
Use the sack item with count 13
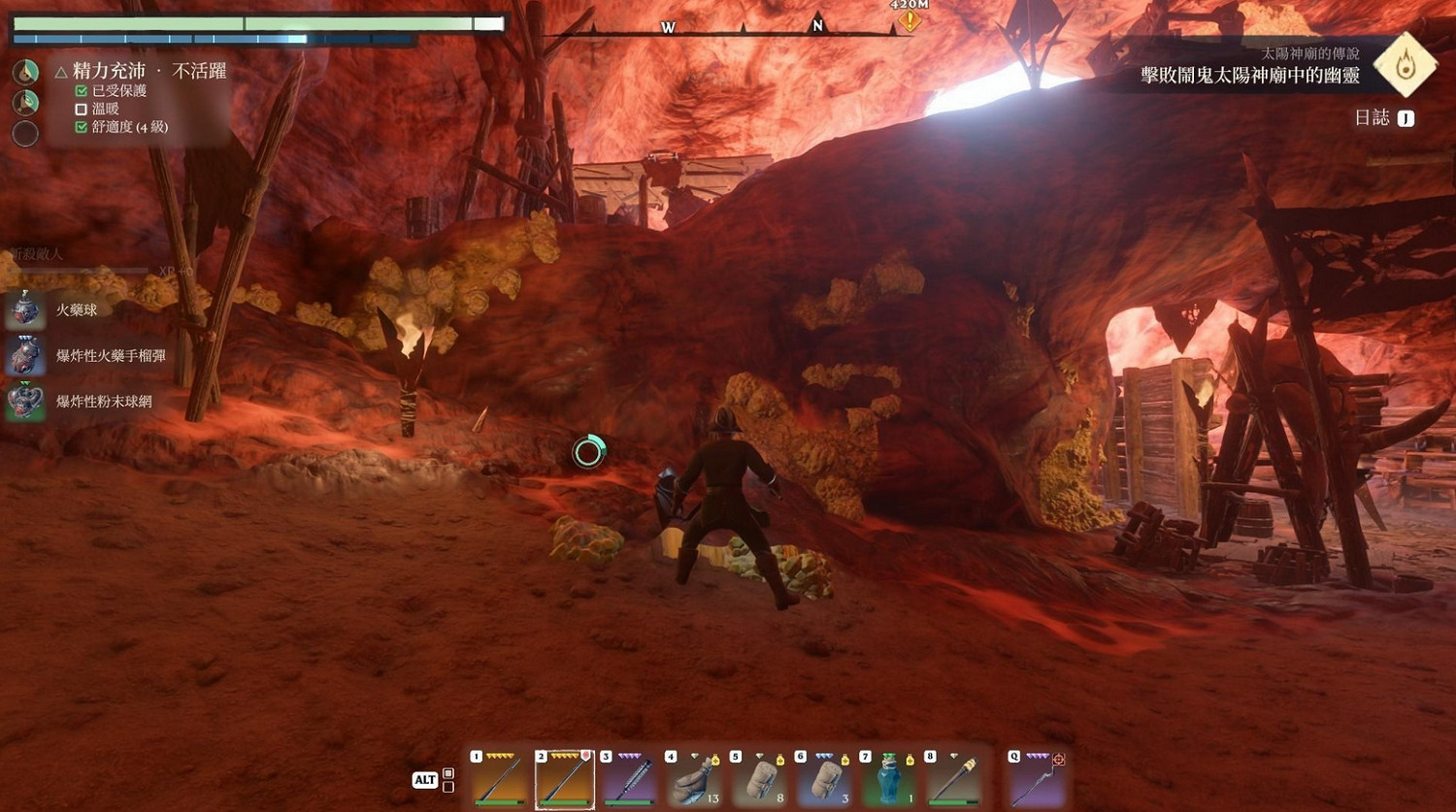tap(694, 778)
